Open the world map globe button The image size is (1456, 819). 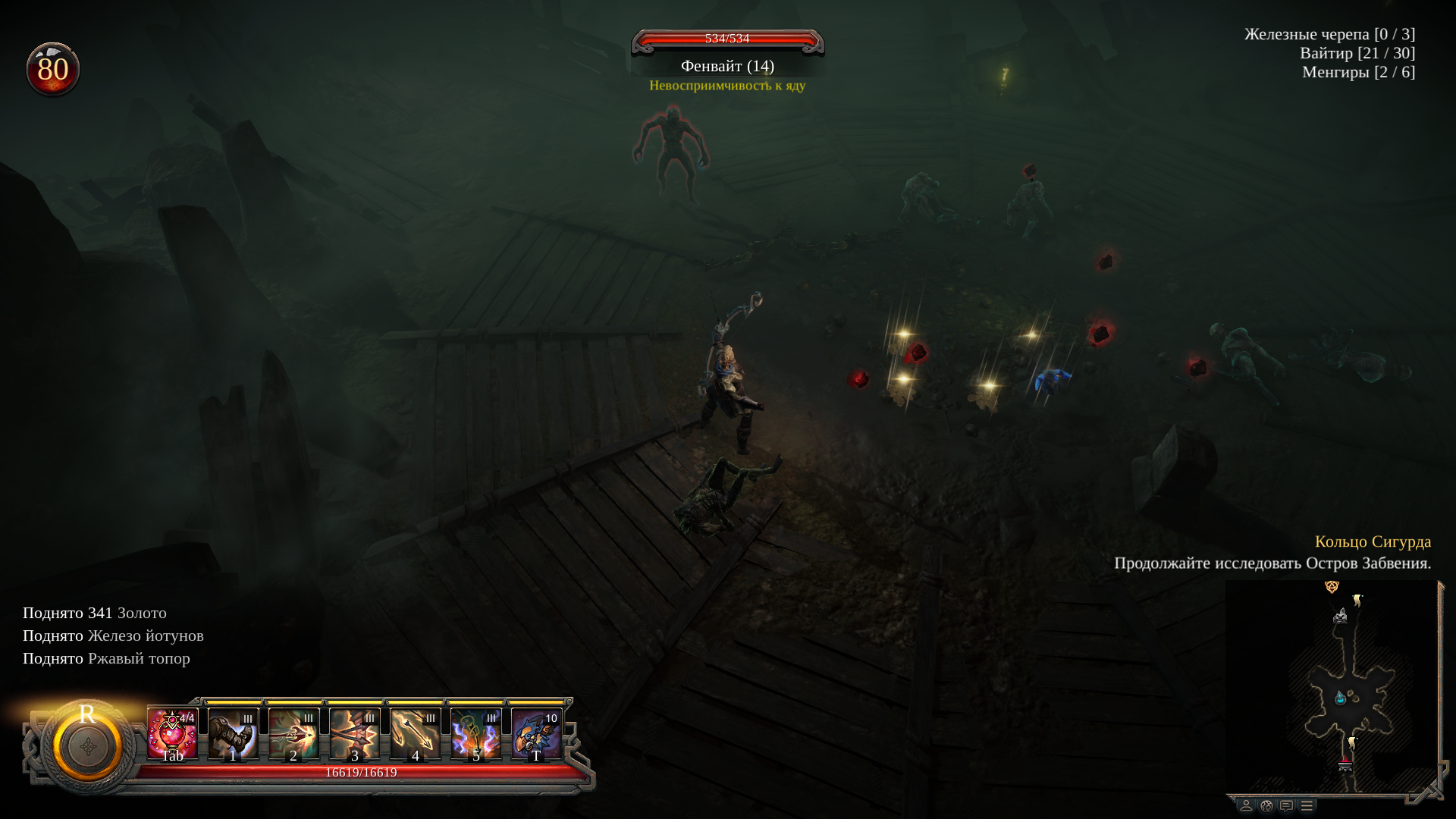(1266, 805)
